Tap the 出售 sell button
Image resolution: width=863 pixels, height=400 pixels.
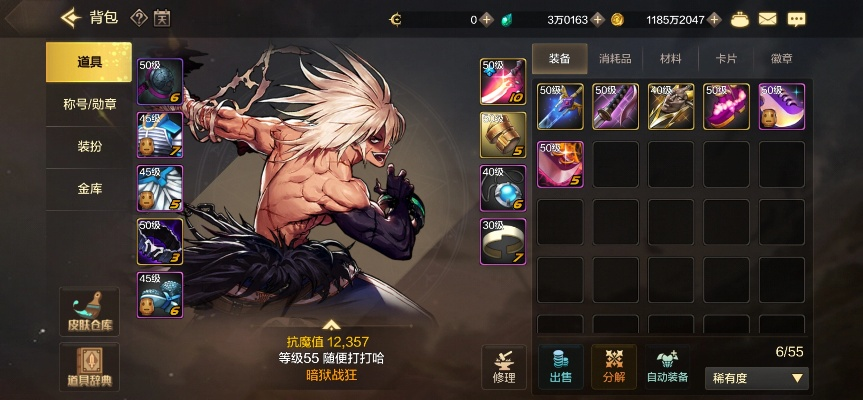pyautogui.click(x=560, y=366)
